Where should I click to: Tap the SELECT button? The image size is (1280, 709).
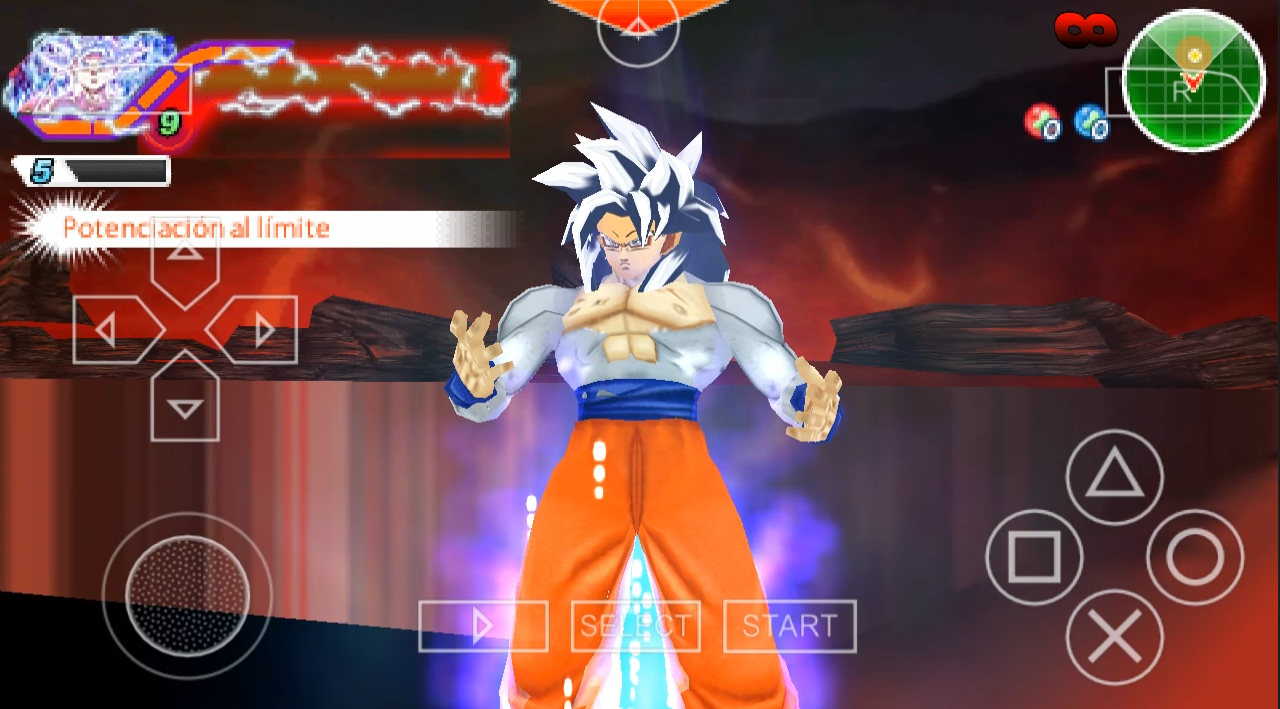coord(635,626)
